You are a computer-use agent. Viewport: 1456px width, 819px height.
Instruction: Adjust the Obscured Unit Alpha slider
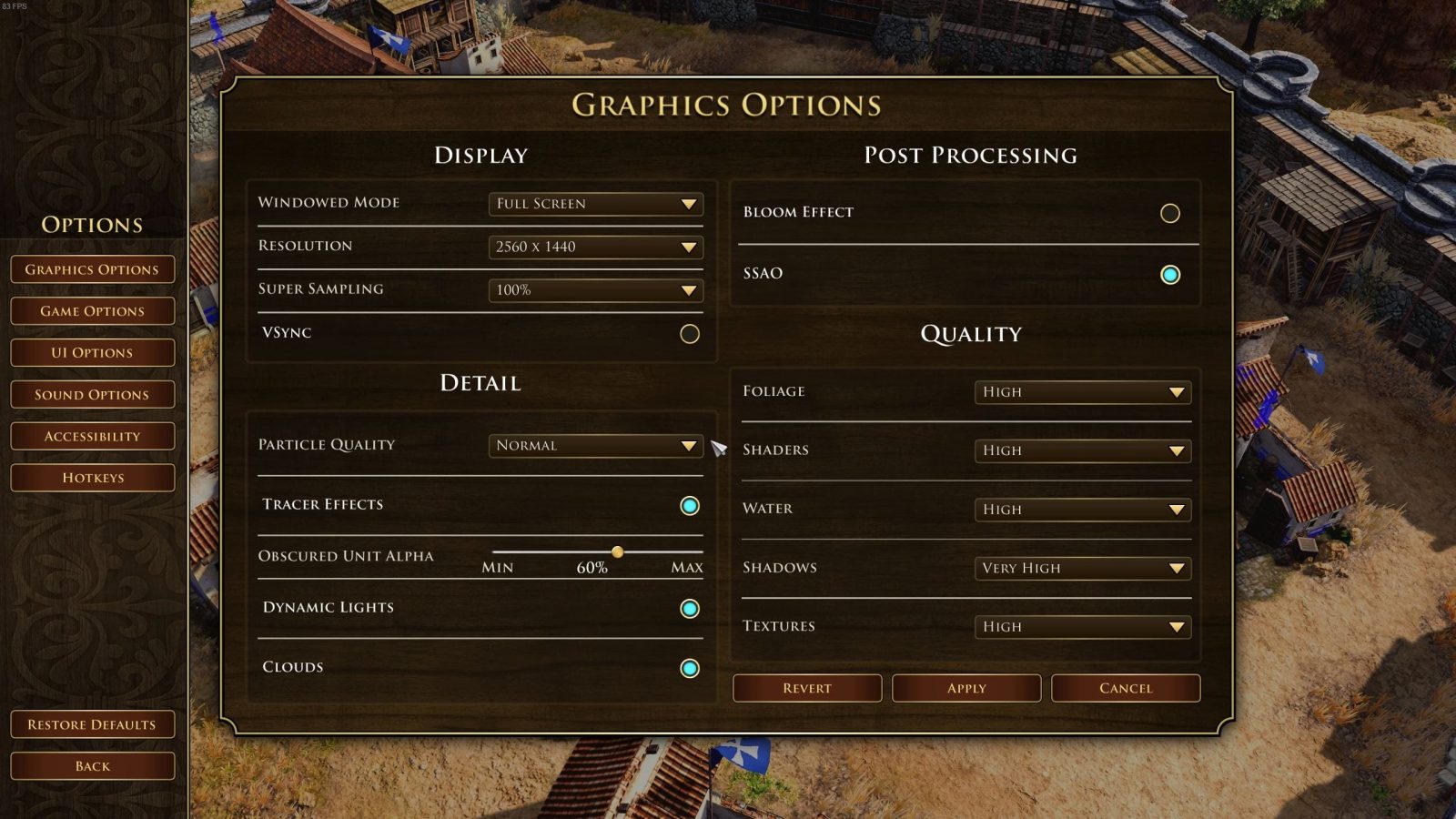(x=618, y=551)
